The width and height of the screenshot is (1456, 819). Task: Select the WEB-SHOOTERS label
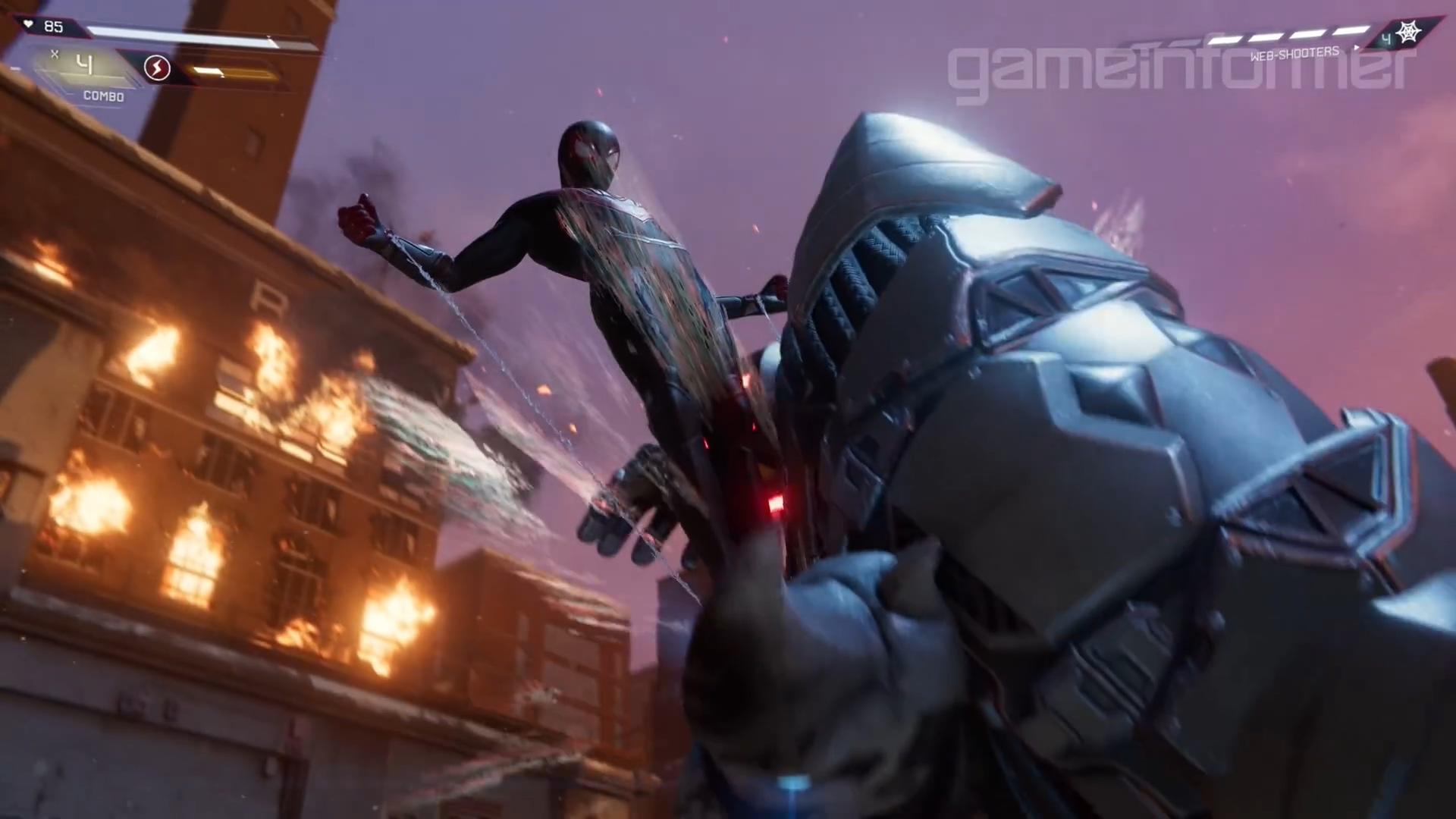(x=1294, y=53)
